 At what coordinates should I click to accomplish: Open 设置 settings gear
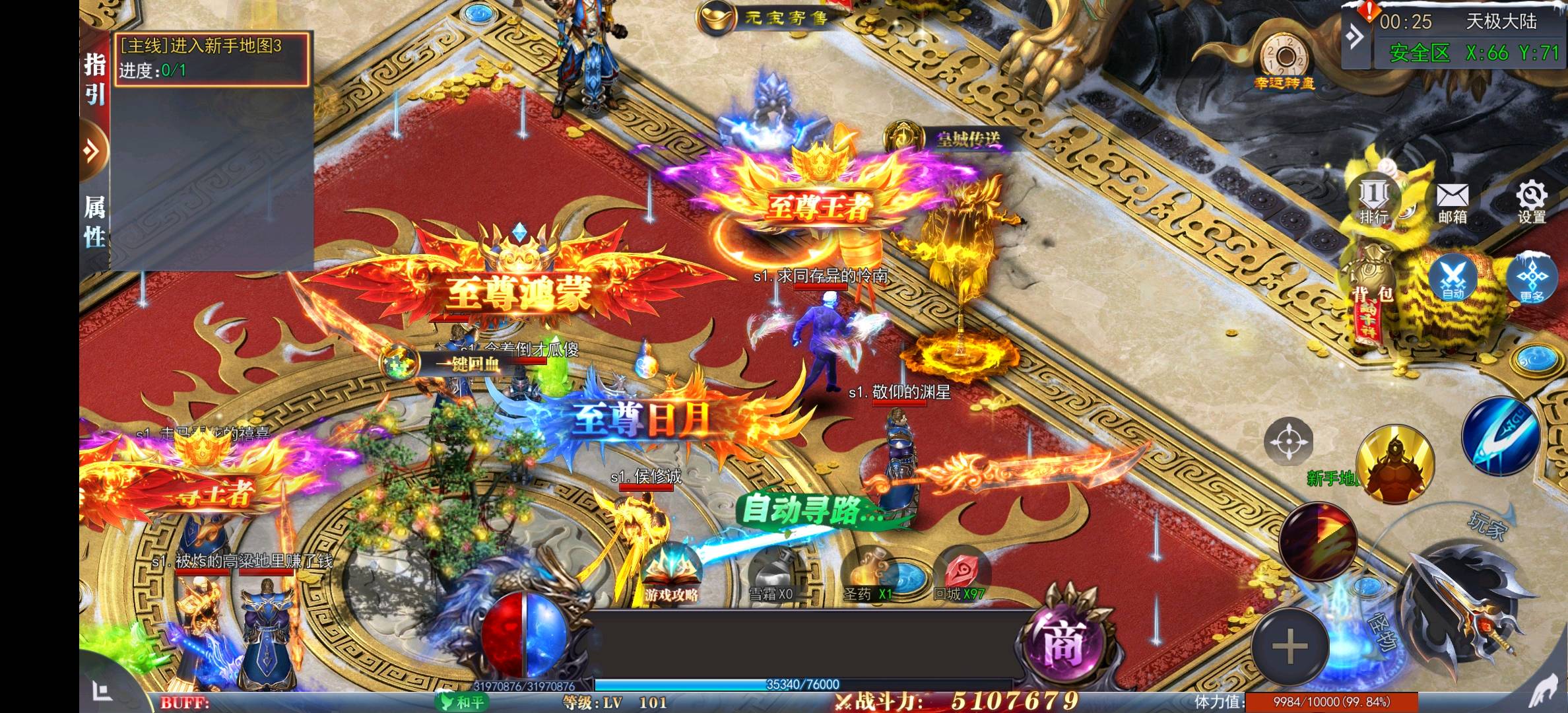click(x=1531, y=202)
